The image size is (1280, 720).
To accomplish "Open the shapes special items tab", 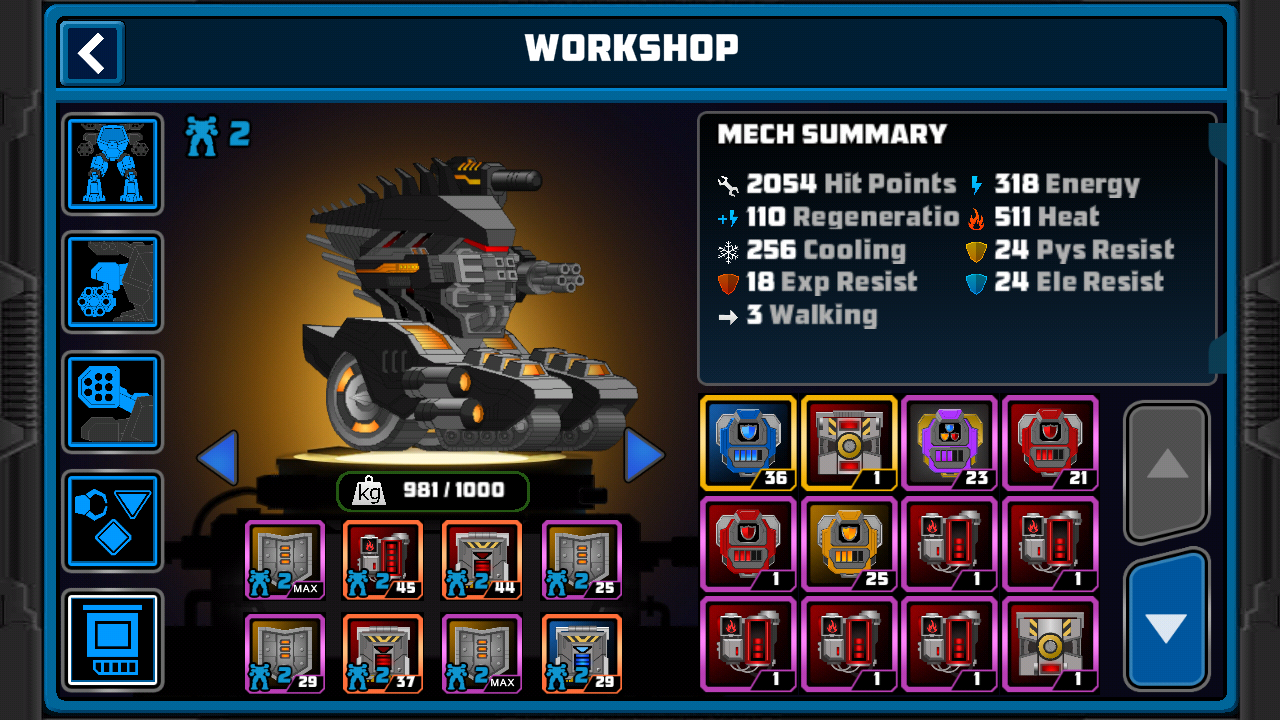I will 113,520.
